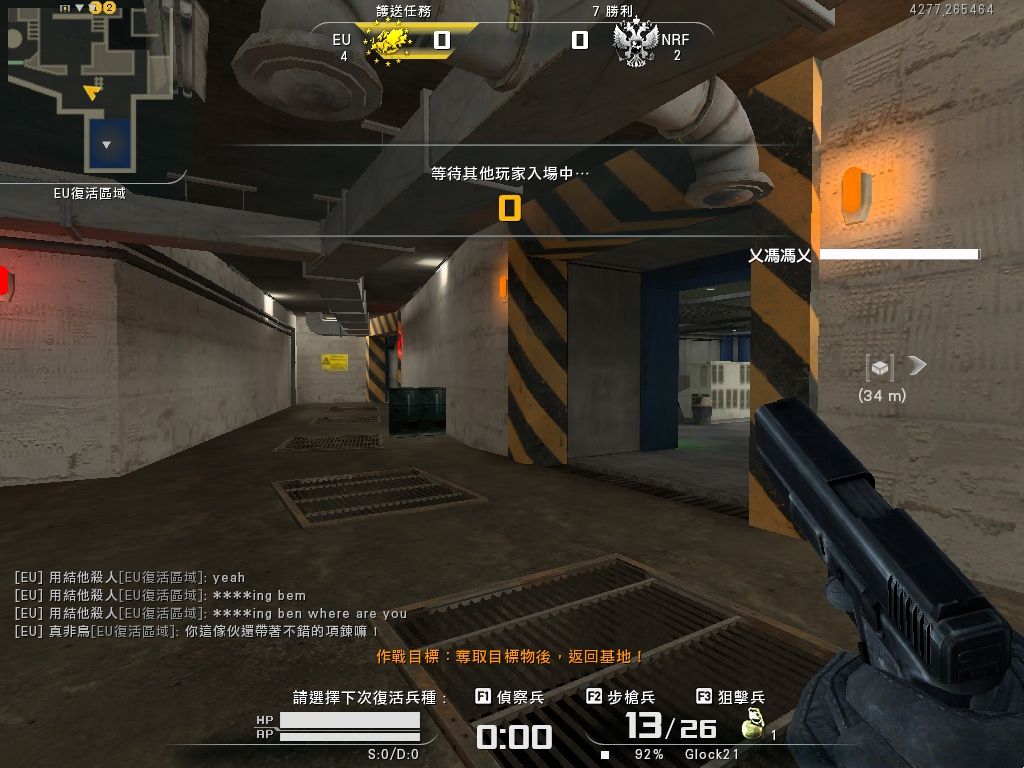Image resolution: width=1024 pixels, height=768 pixels.
Task: Select the blue spawn zone on the minimap
Action: [107, 144]
